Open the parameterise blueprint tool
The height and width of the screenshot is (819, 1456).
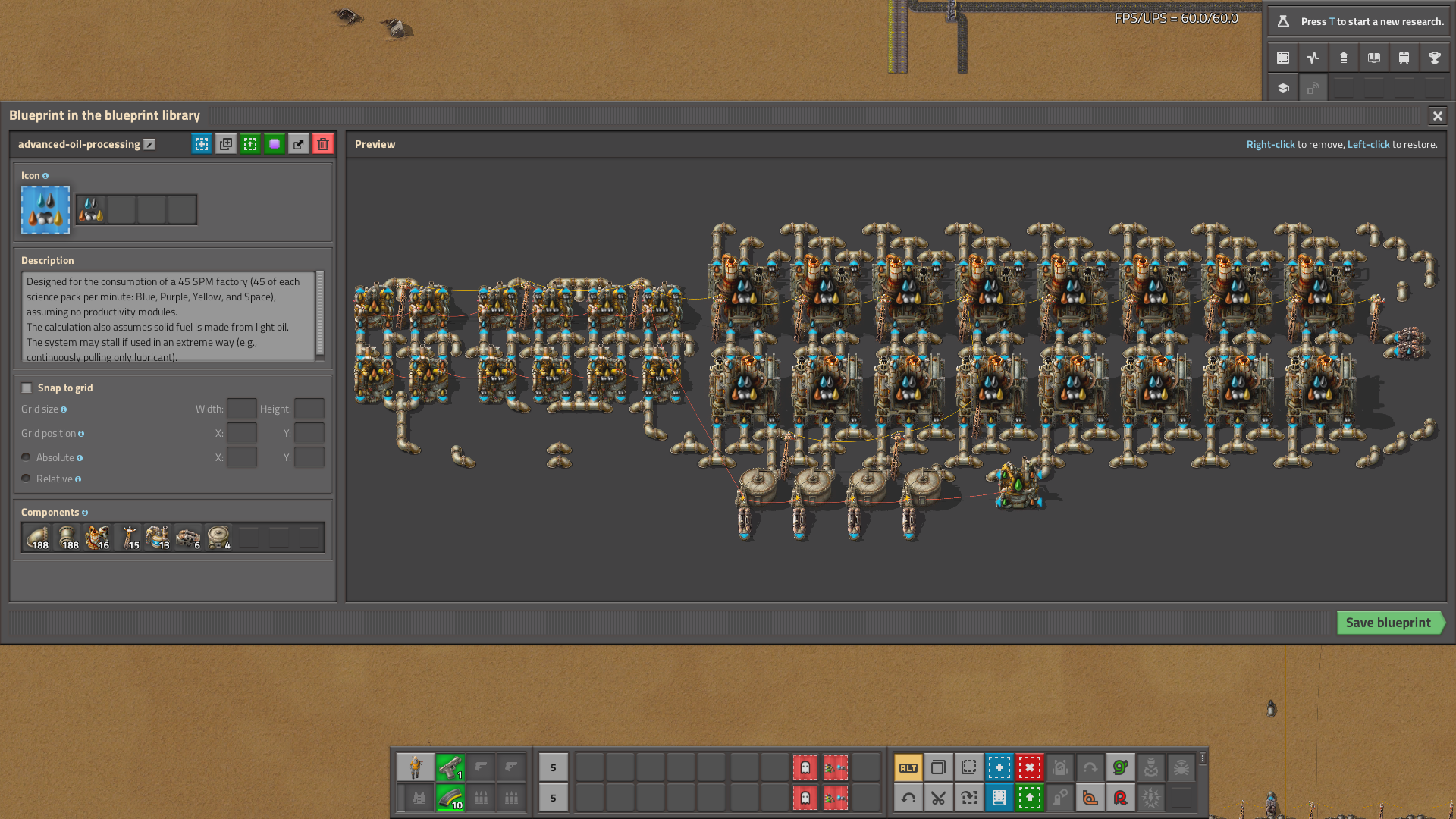coord(274,143)
